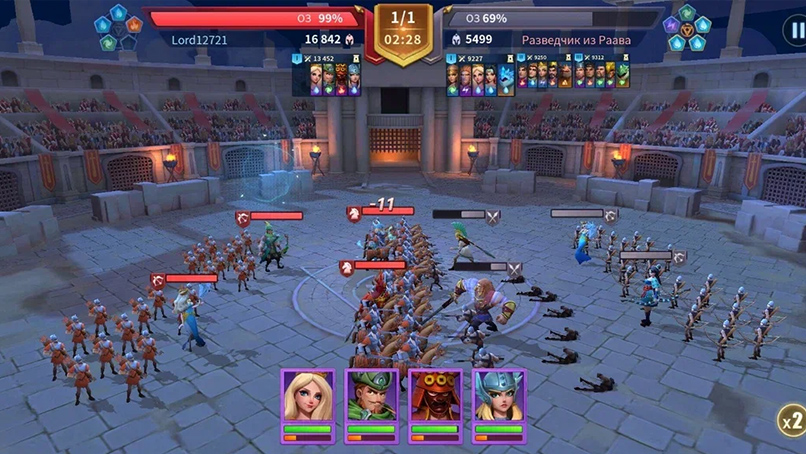
Task: Inspect the enemy scout's faction pentagon emblem
Action: (687, 29)
